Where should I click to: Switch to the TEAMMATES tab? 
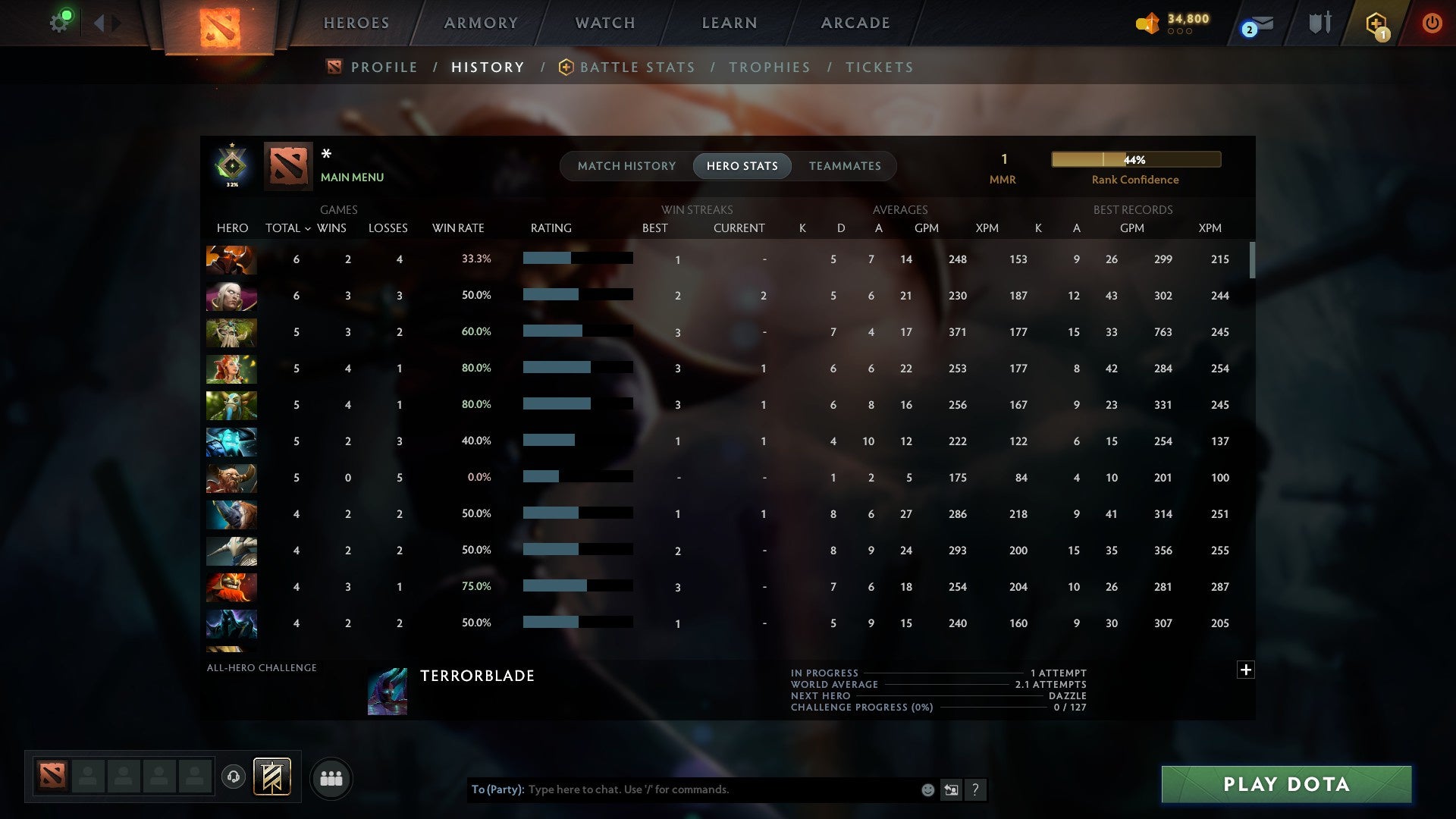(x=844, y=165)
